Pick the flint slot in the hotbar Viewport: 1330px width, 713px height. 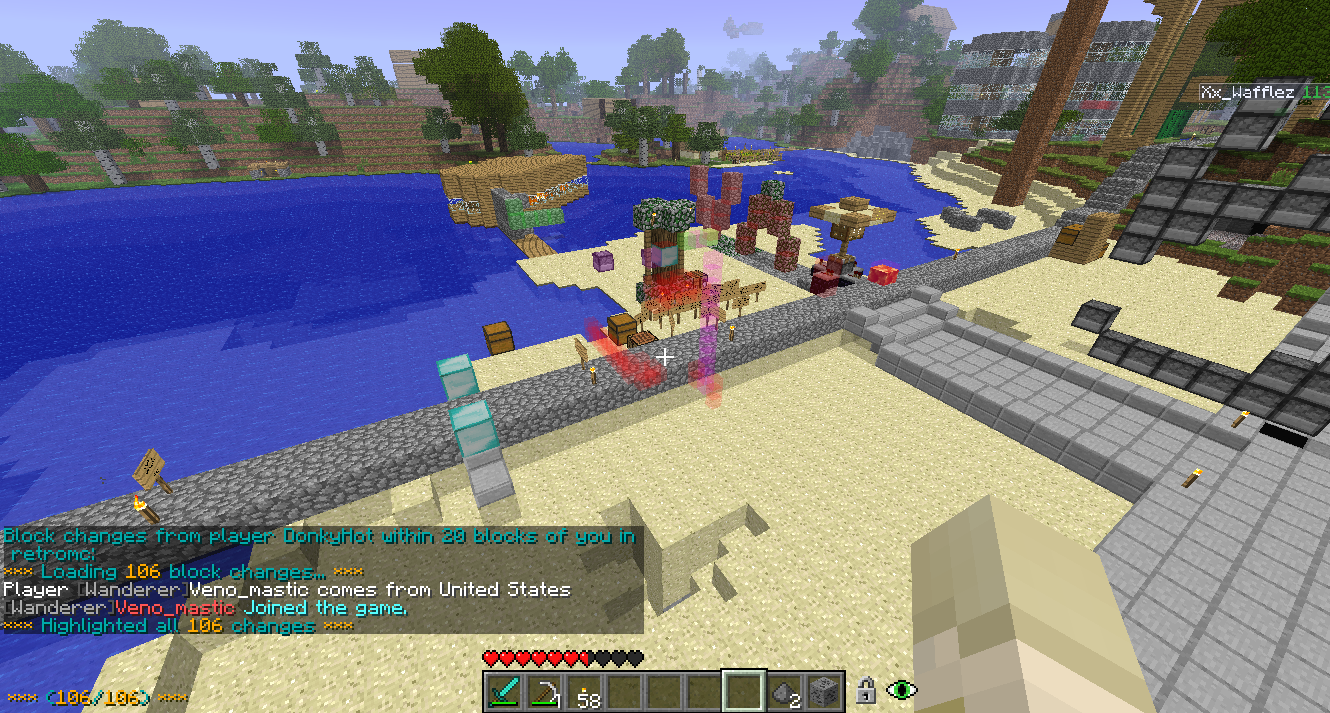(786, 691)
